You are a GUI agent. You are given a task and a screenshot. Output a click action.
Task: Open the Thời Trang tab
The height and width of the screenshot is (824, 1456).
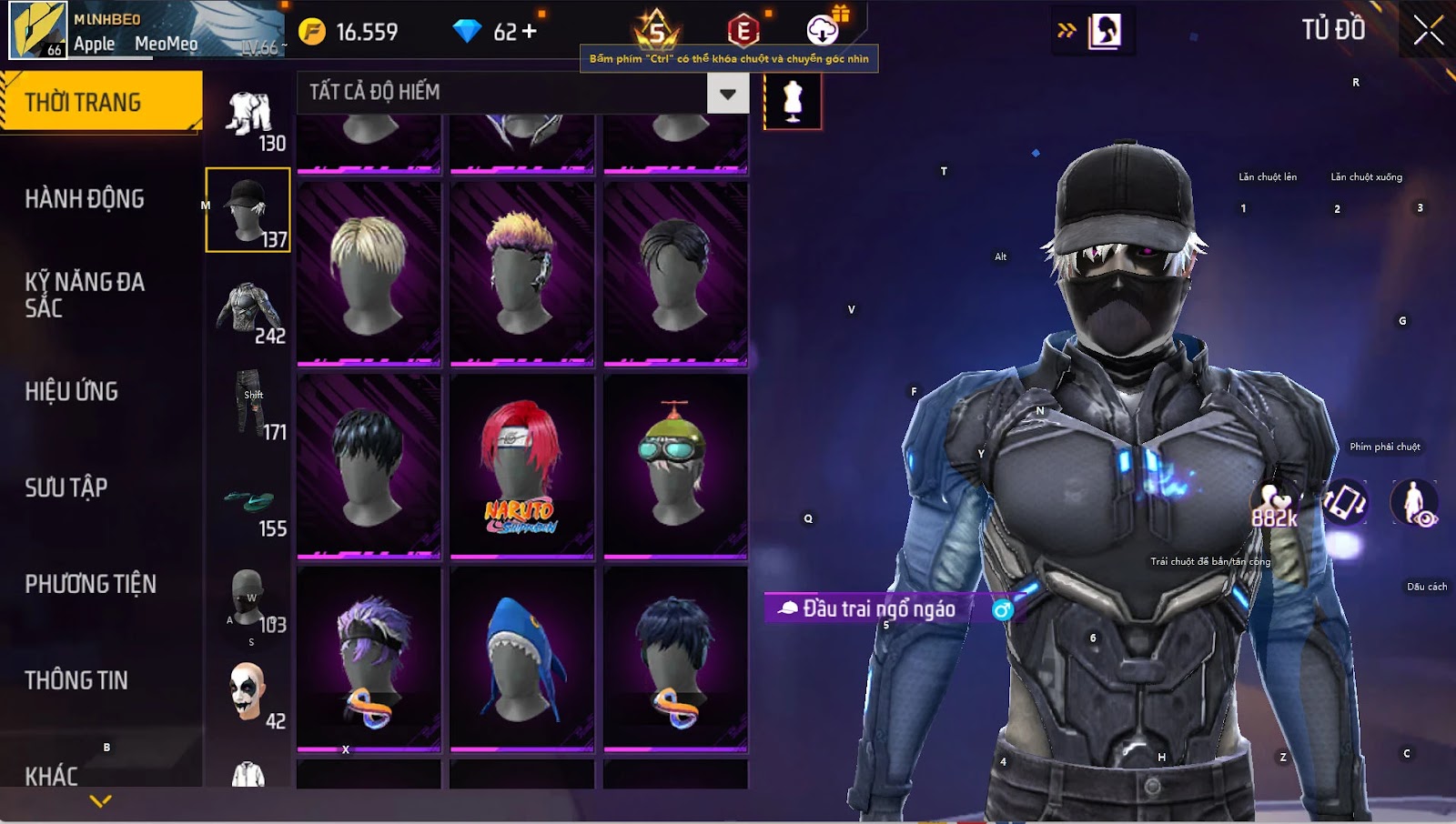[100, 102]
